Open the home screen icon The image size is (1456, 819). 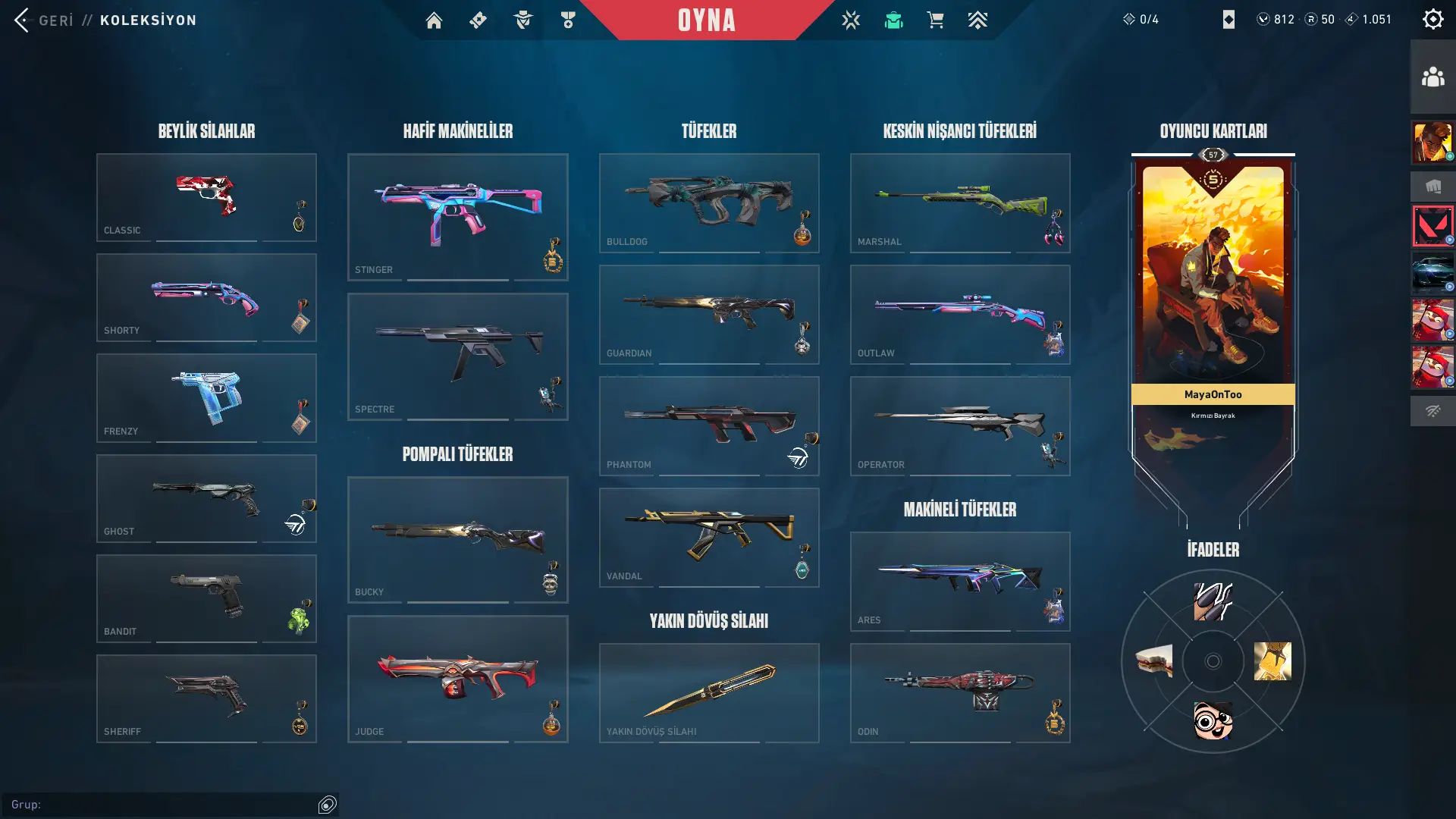tap(434, 20)
